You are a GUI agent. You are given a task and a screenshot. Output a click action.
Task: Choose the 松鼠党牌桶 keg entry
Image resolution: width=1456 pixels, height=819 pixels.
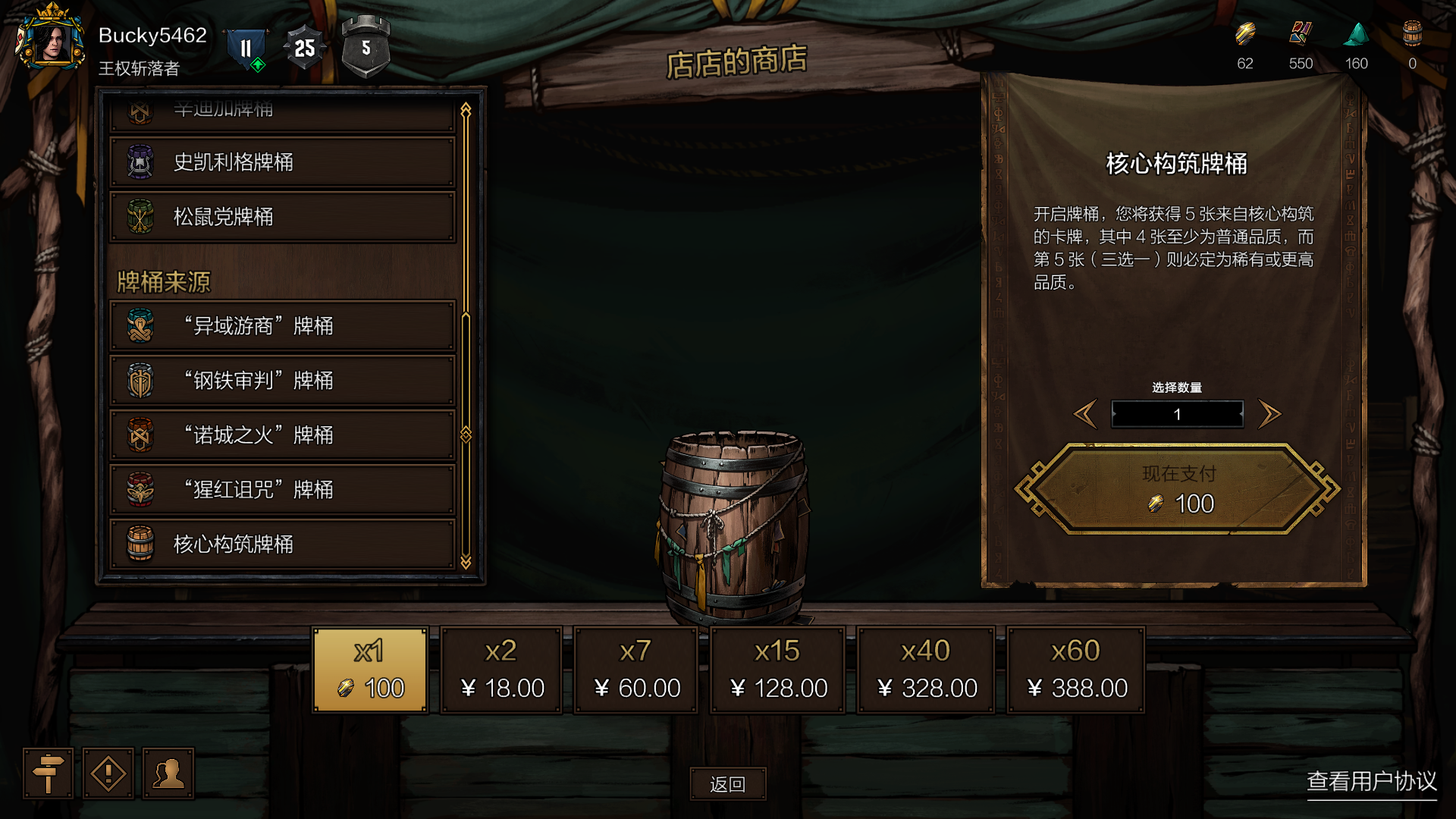click(x=282, y=217)
